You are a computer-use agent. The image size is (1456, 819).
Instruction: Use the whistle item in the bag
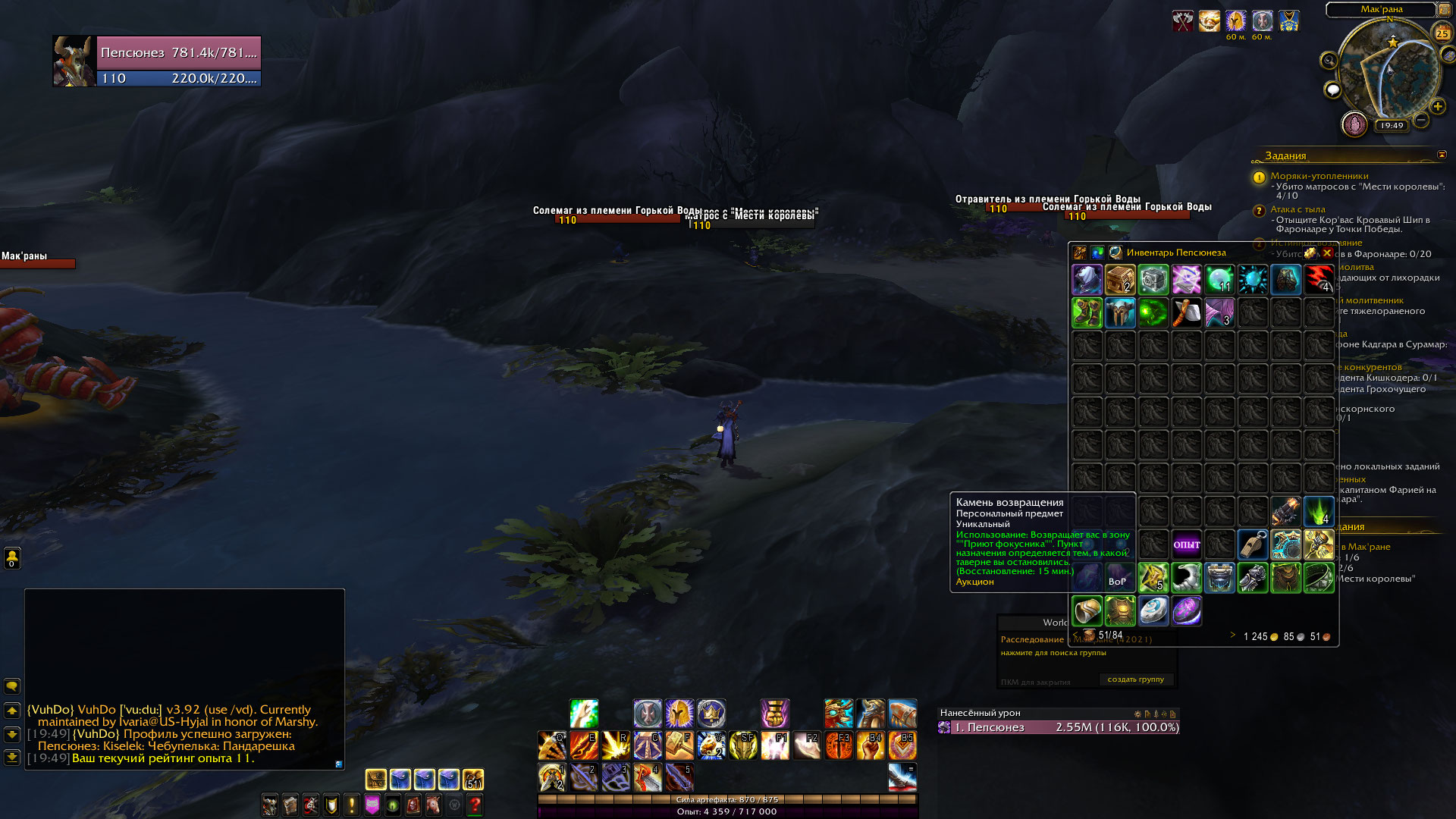point(1253,544)
